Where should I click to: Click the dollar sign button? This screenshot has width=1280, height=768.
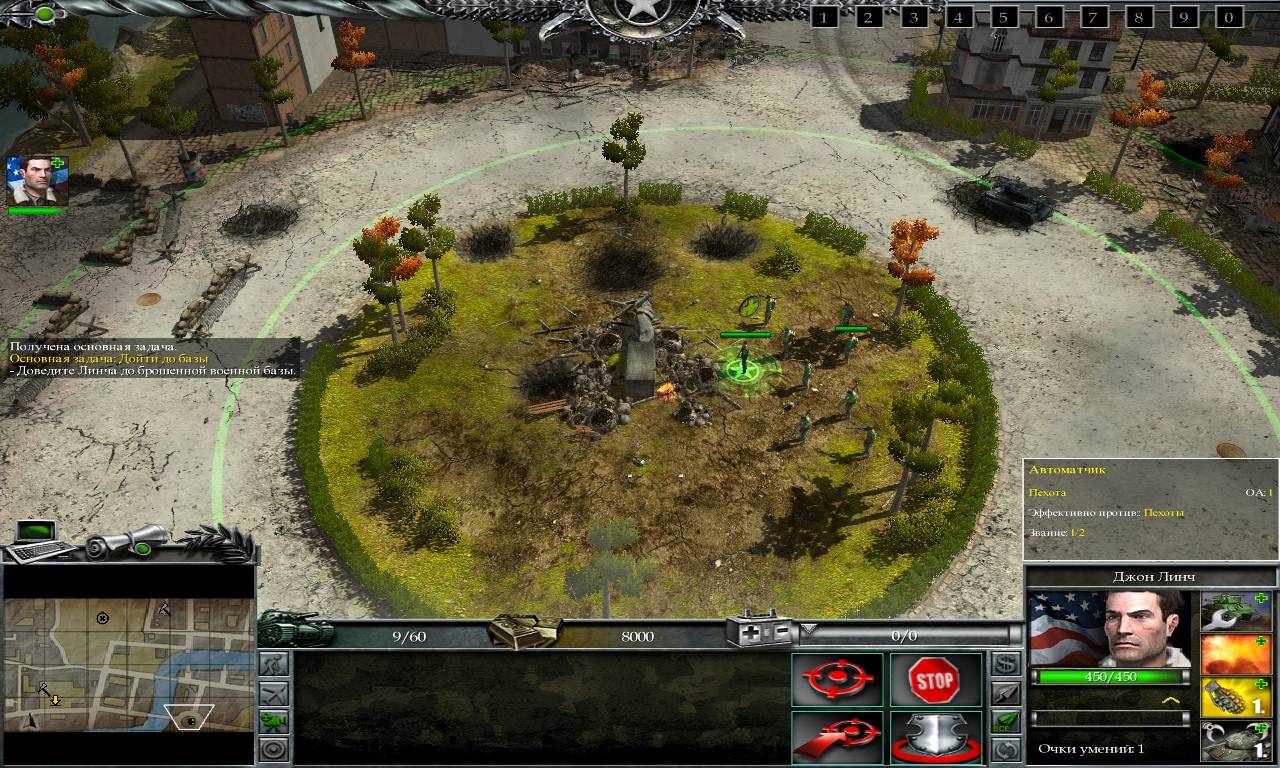(x=1006, y=663)
